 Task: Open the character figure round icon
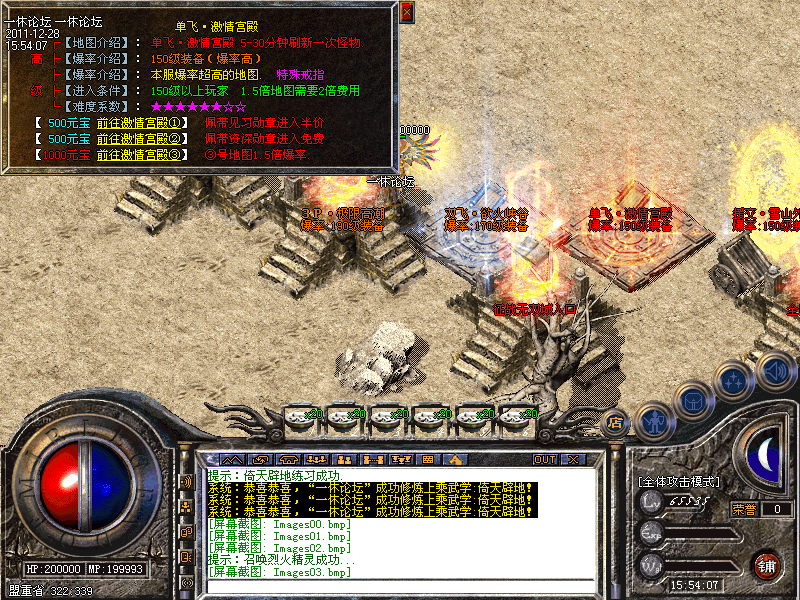(655, 420)
